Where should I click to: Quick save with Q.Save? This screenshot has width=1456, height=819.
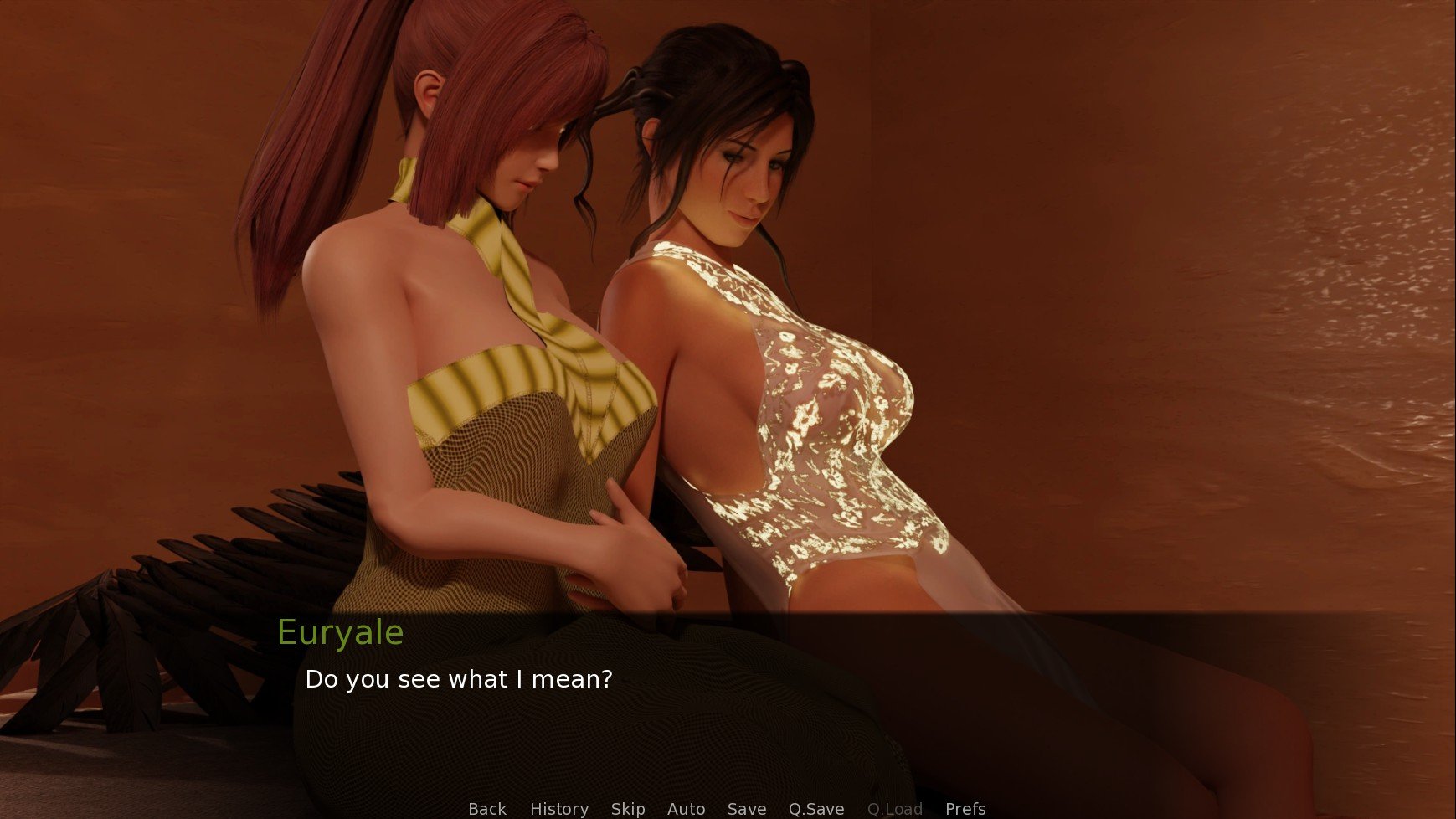(815, 809)
